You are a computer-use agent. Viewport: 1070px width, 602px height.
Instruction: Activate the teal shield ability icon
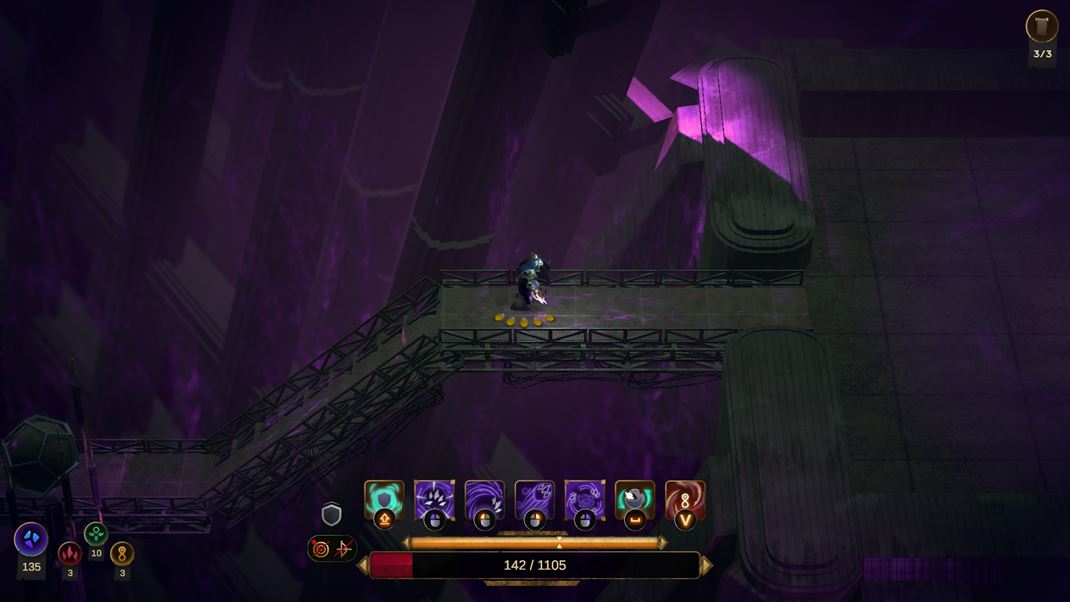click(384, 499)
